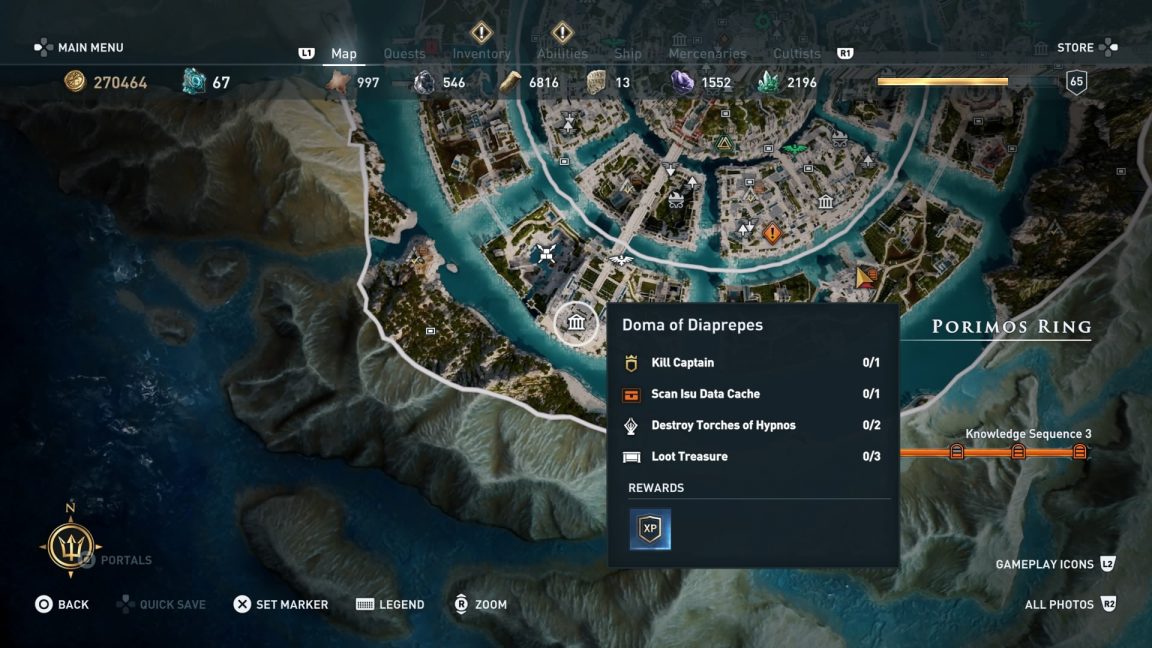Image resolution: width=1152 pixels, height=648 pixels.
Task: Open the Main Menu
Action: pyautogui.click(x=80, y=48)
